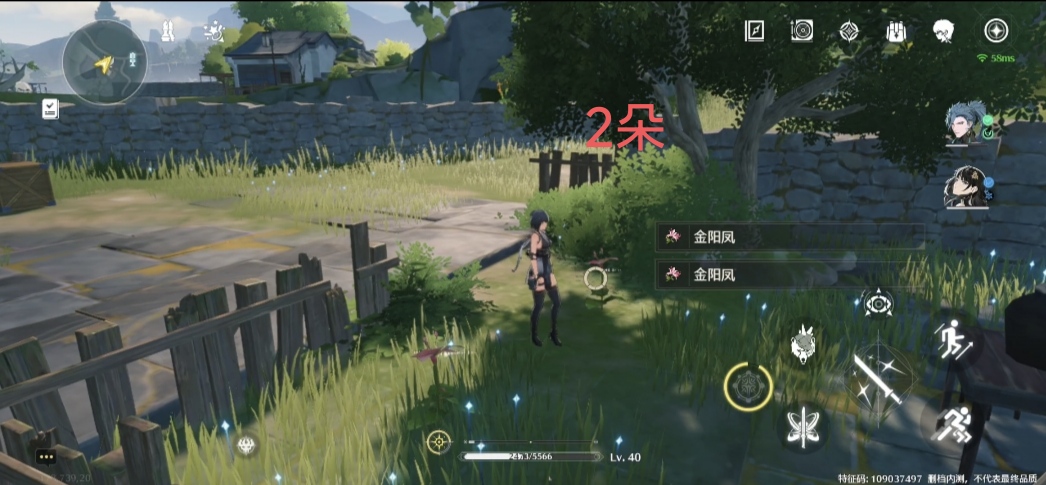
Task: Open the quest checklist icon below minimap
Action: (50, 109)
